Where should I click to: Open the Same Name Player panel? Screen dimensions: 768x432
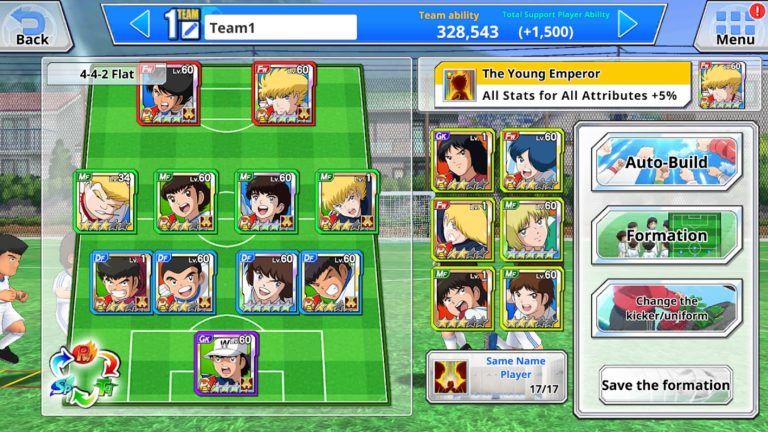[496, 376]
